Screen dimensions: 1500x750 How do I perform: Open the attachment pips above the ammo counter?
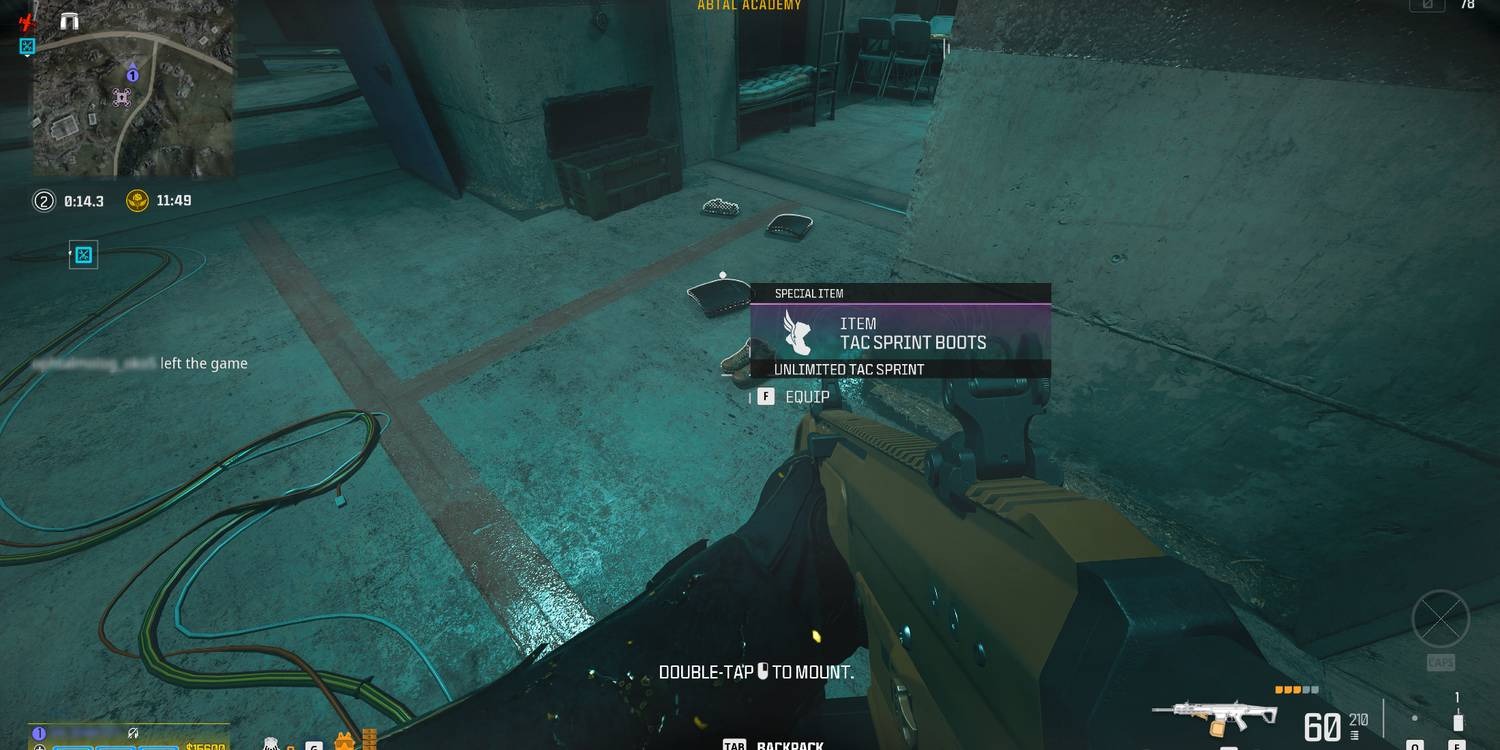[x=1296, y=689]
